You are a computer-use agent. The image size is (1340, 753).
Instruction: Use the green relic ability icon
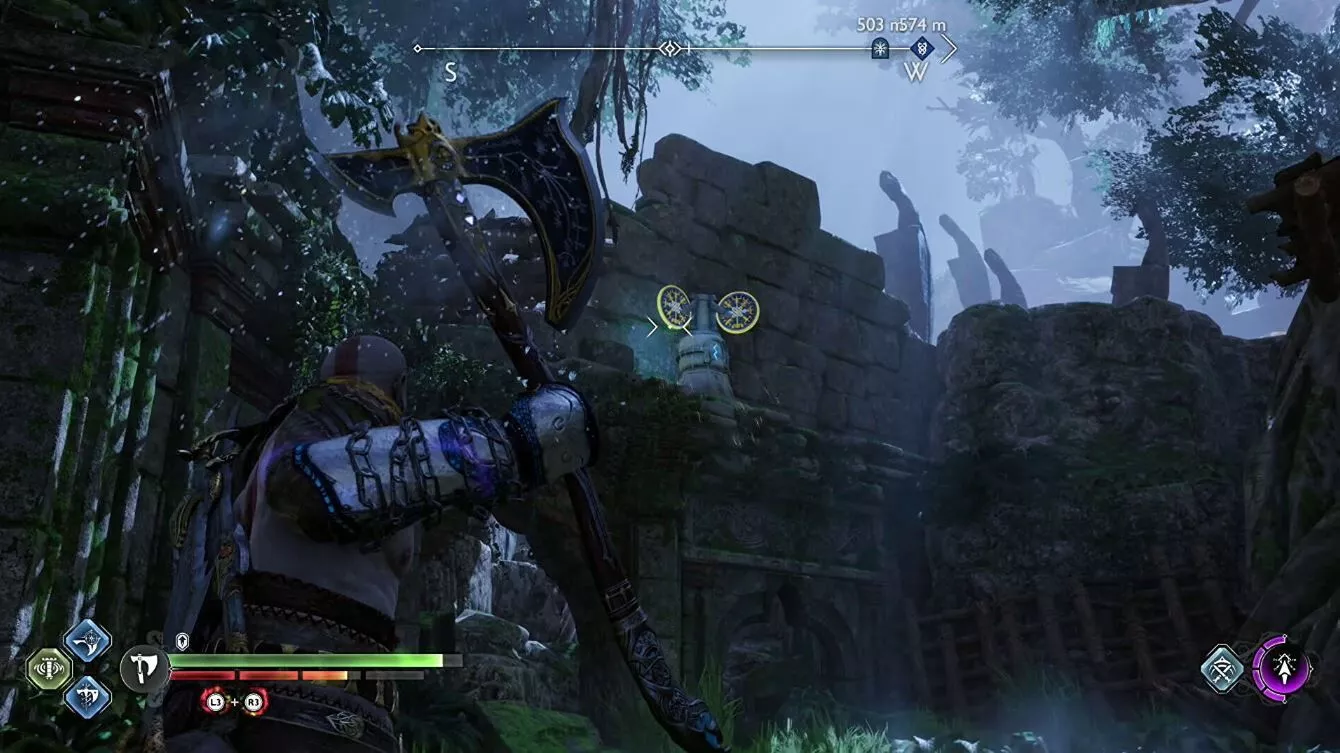coord(49,669)
